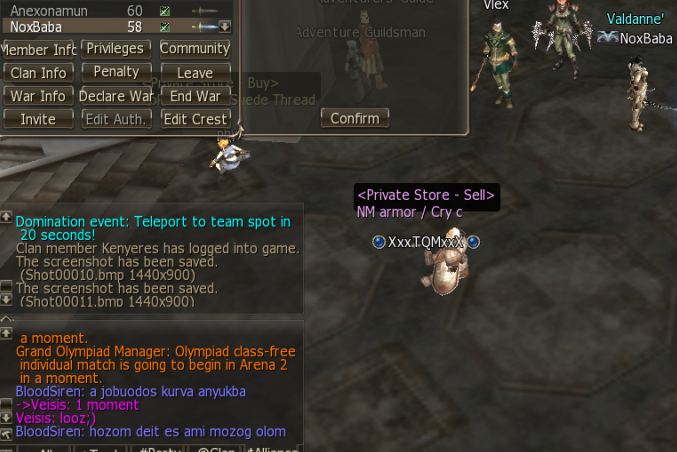Open the Edit Crest option
Screen dimensions: 677x452
pyautogui.click(x=195, y=119)
